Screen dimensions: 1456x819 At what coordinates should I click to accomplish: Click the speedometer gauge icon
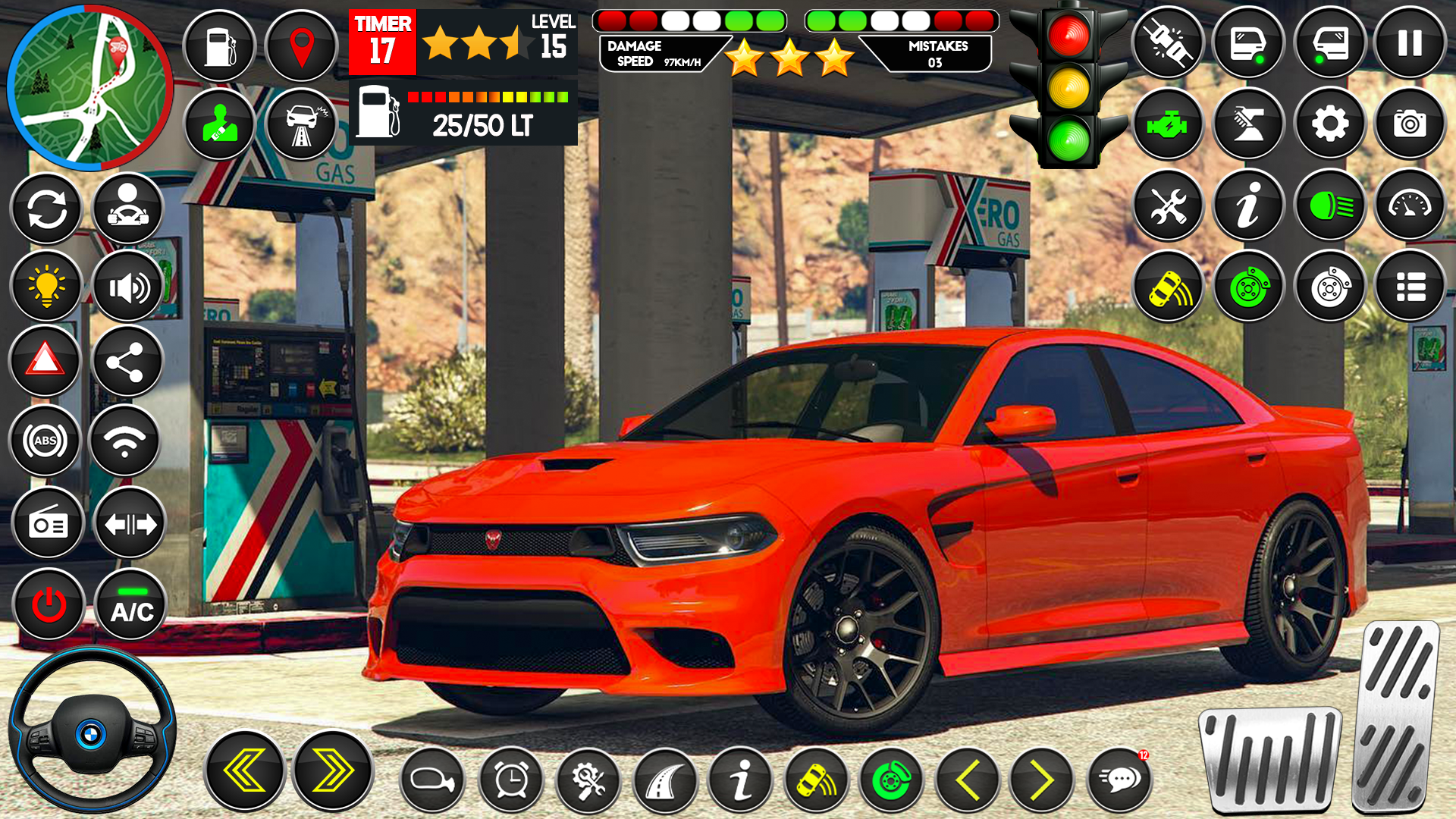point(1411,206)
